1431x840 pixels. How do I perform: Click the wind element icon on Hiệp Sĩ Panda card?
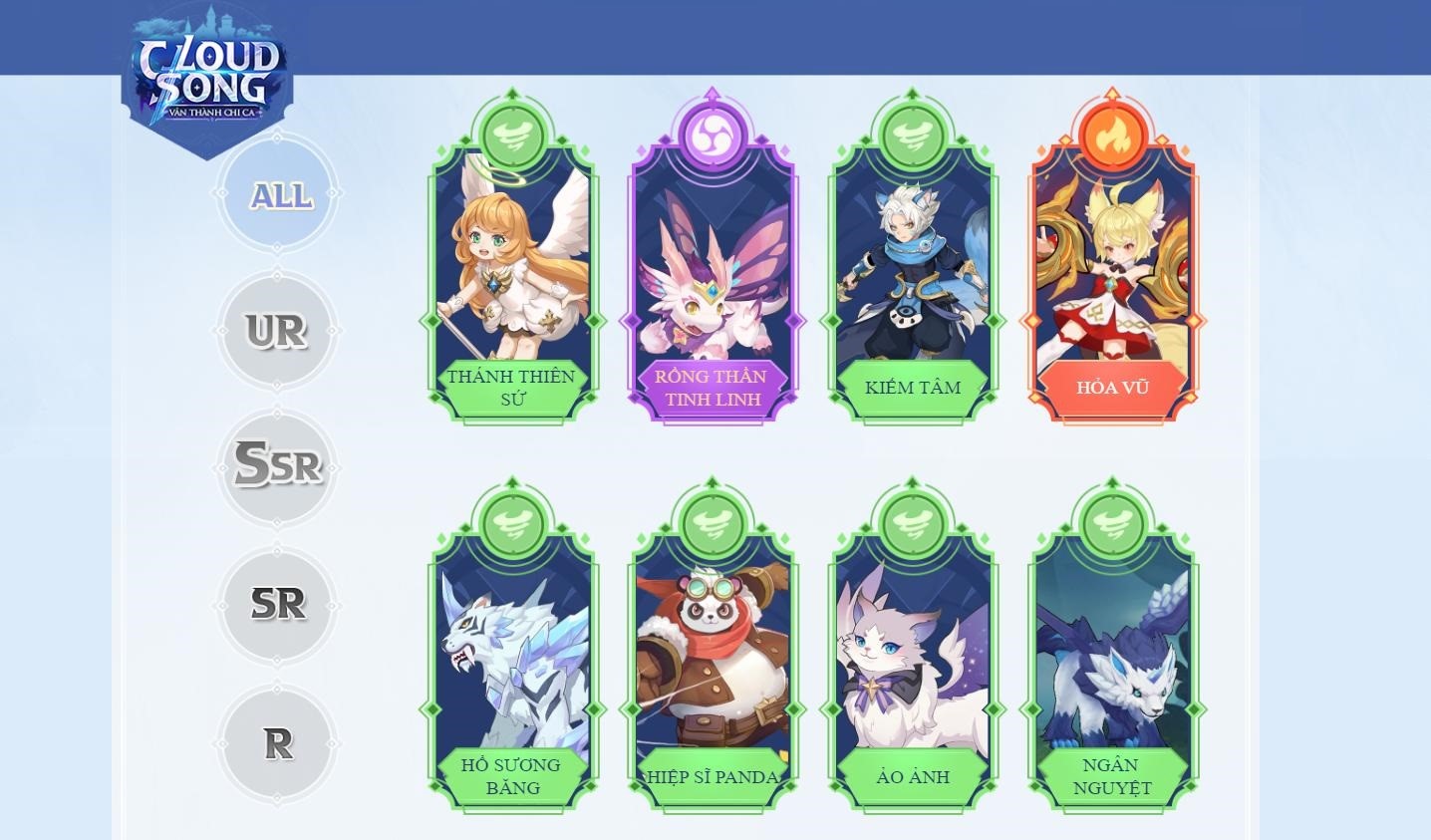point(712,522)
